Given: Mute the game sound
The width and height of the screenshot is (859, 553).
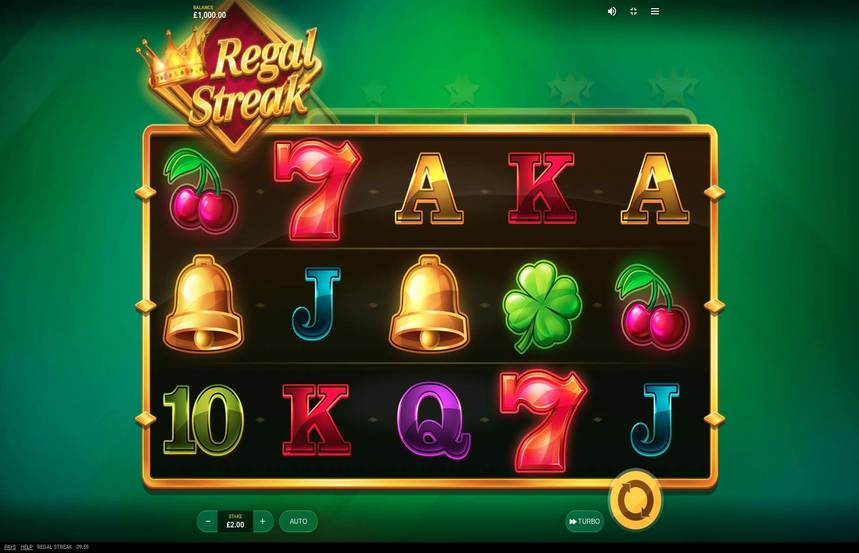Looking at the screenshot, I should [612, 11].
